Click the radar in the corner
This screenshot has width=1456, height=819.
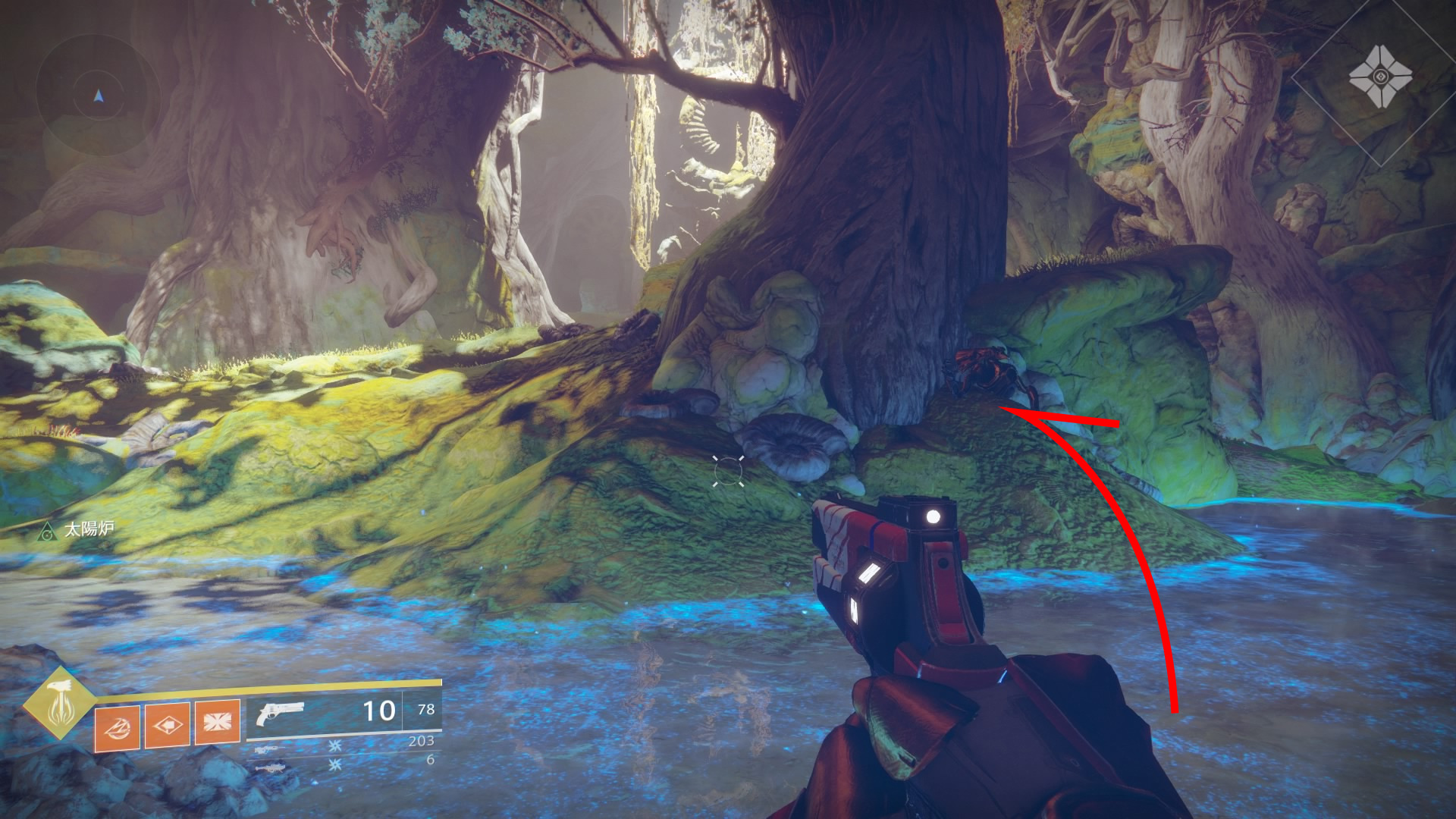point(98,96)
